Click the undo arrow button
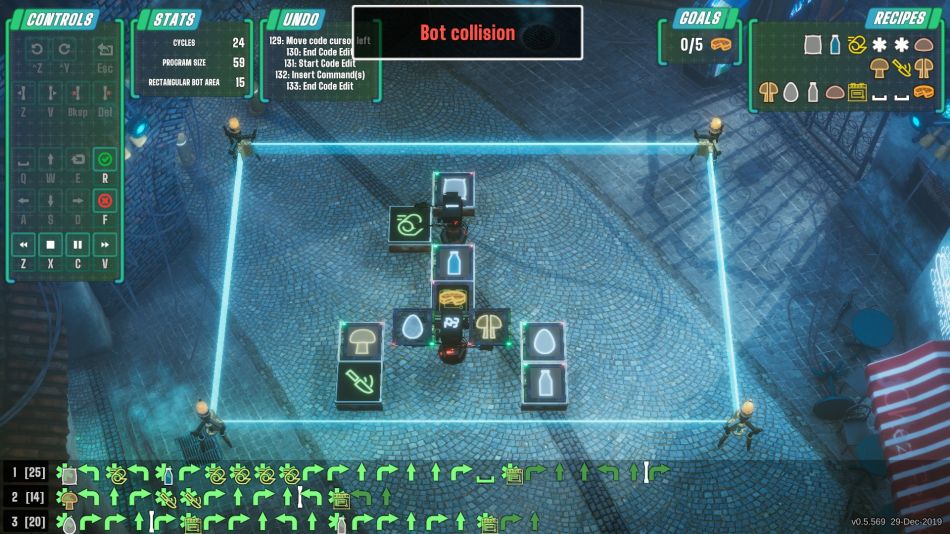This screenshot has height=534, width=950. (x=37, y=49)
